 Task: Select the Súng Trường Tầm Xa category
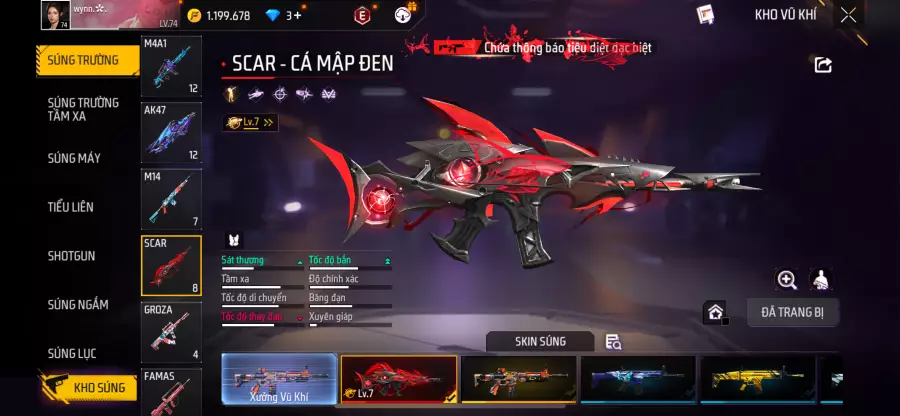click(x=83, y=109)
